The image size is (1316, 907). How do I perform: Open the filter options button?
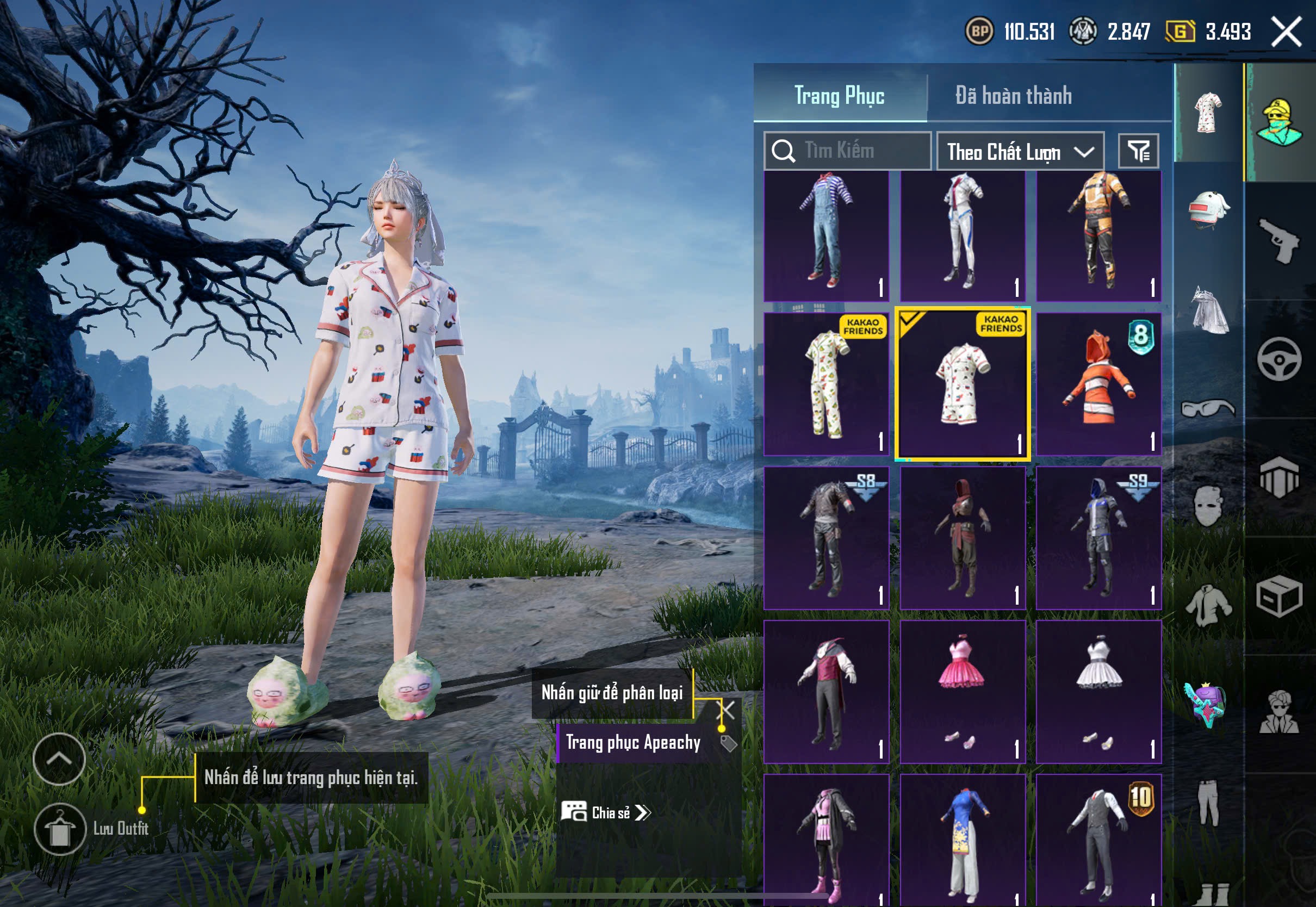pyautogui.click(x=1138, y=151)
